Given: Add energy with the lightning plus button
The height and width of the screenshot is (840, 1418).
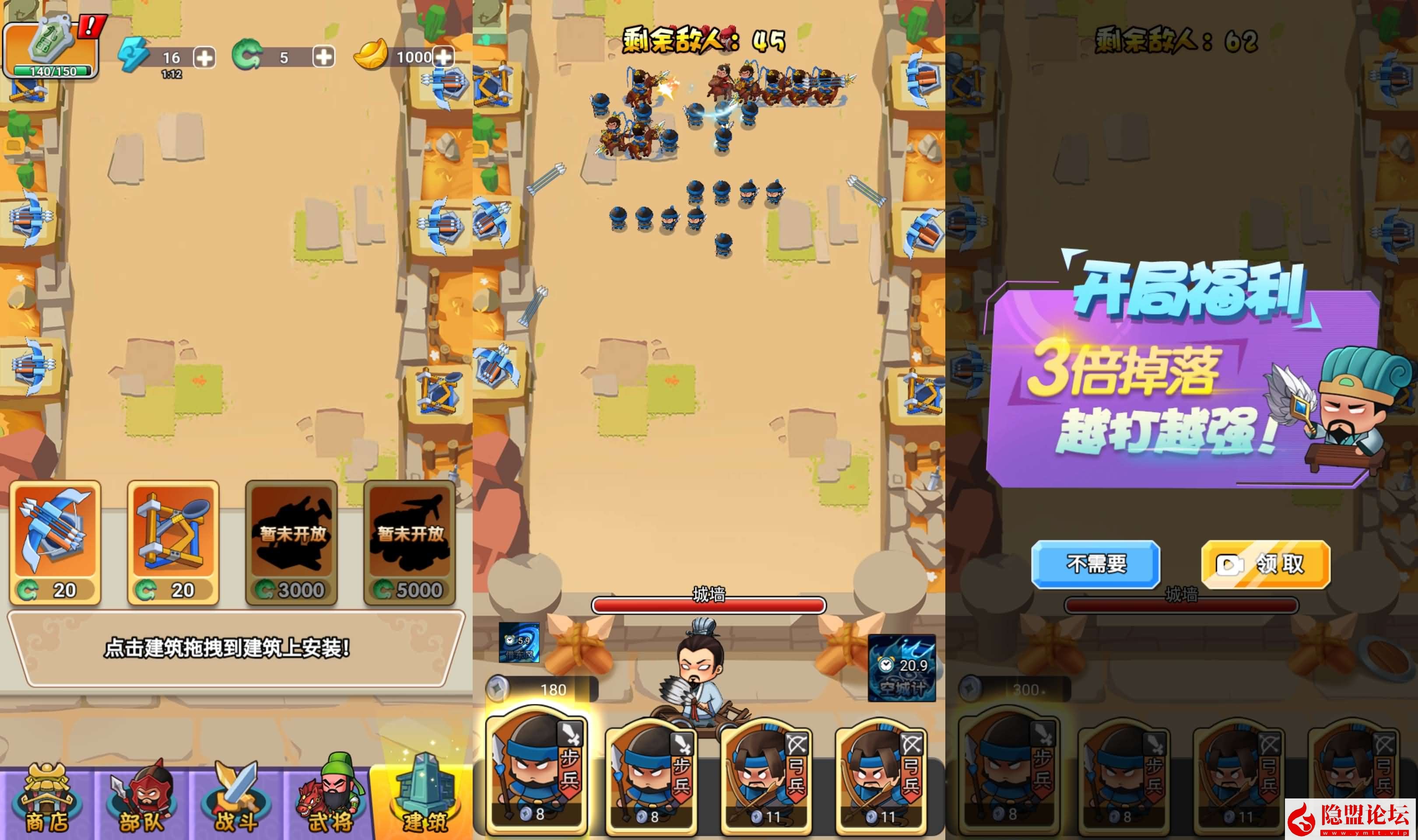Looking at the screenshot, I should [204, 57].
